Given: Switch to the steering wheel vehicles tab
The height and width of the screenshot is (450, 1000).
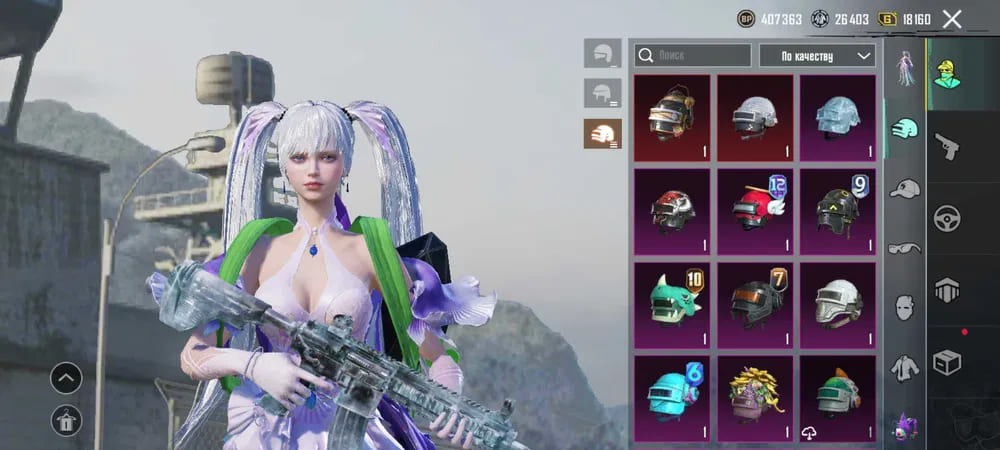Looking at the screenshot, I should (946, 218).
